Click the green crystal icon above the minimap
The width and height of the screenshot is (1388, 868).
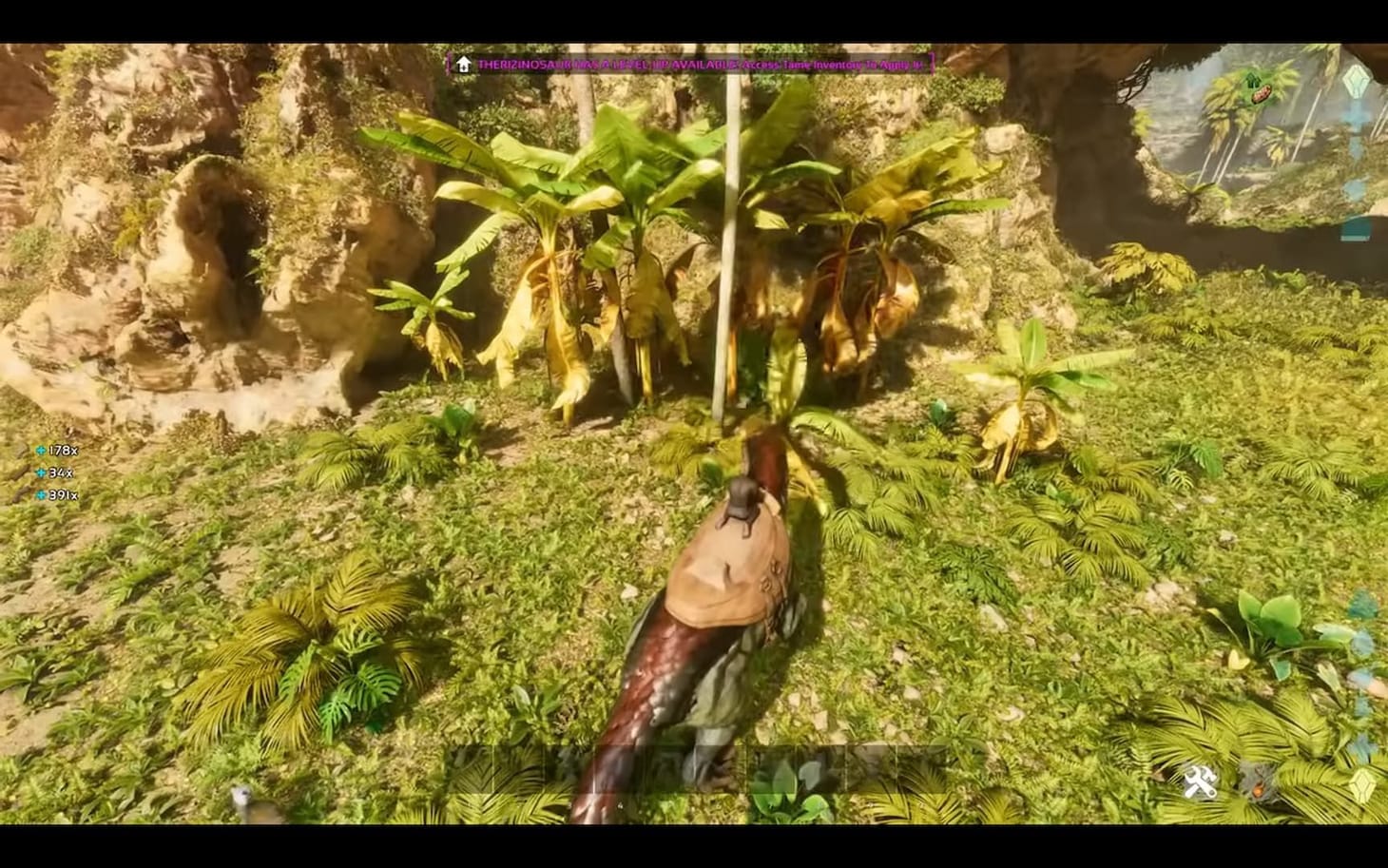click(x=1355, y=83)
